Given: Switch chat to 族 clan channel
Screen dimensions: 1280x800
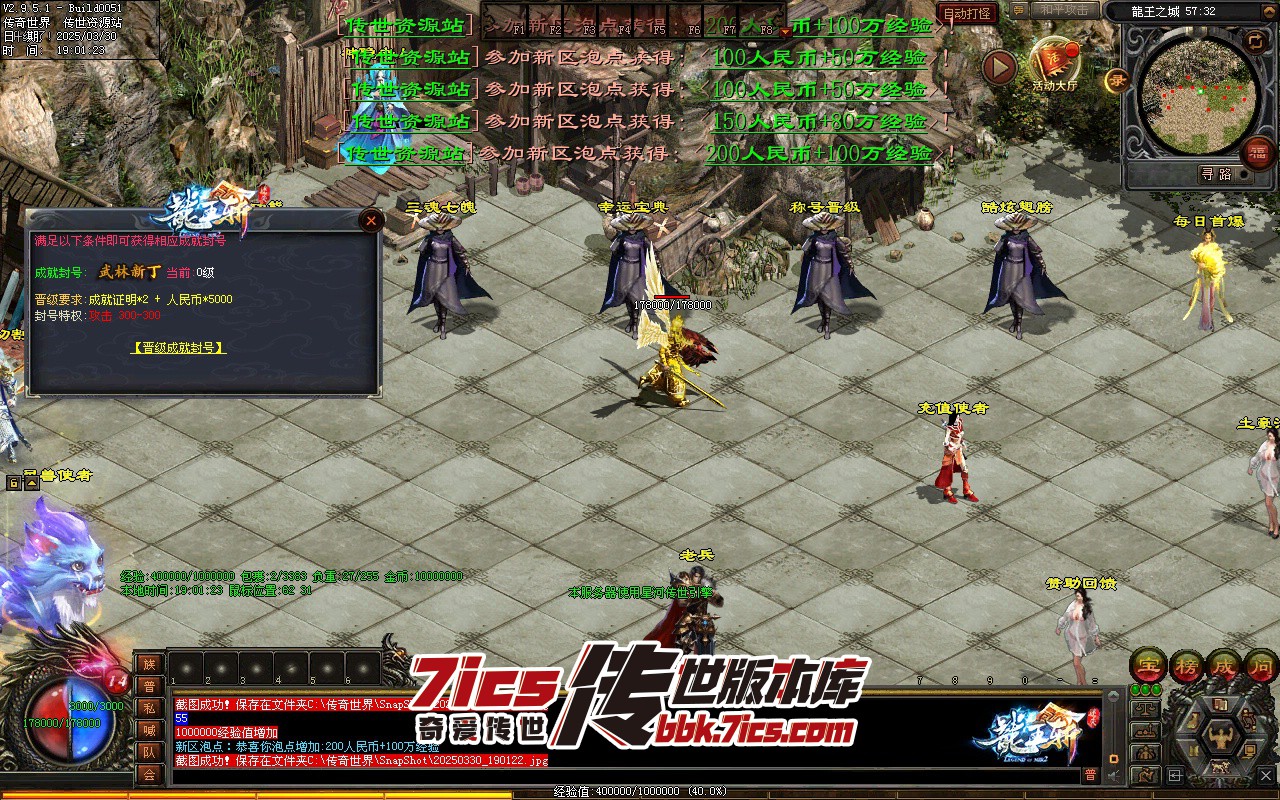Looking at the screenshot, I should 149,664.
